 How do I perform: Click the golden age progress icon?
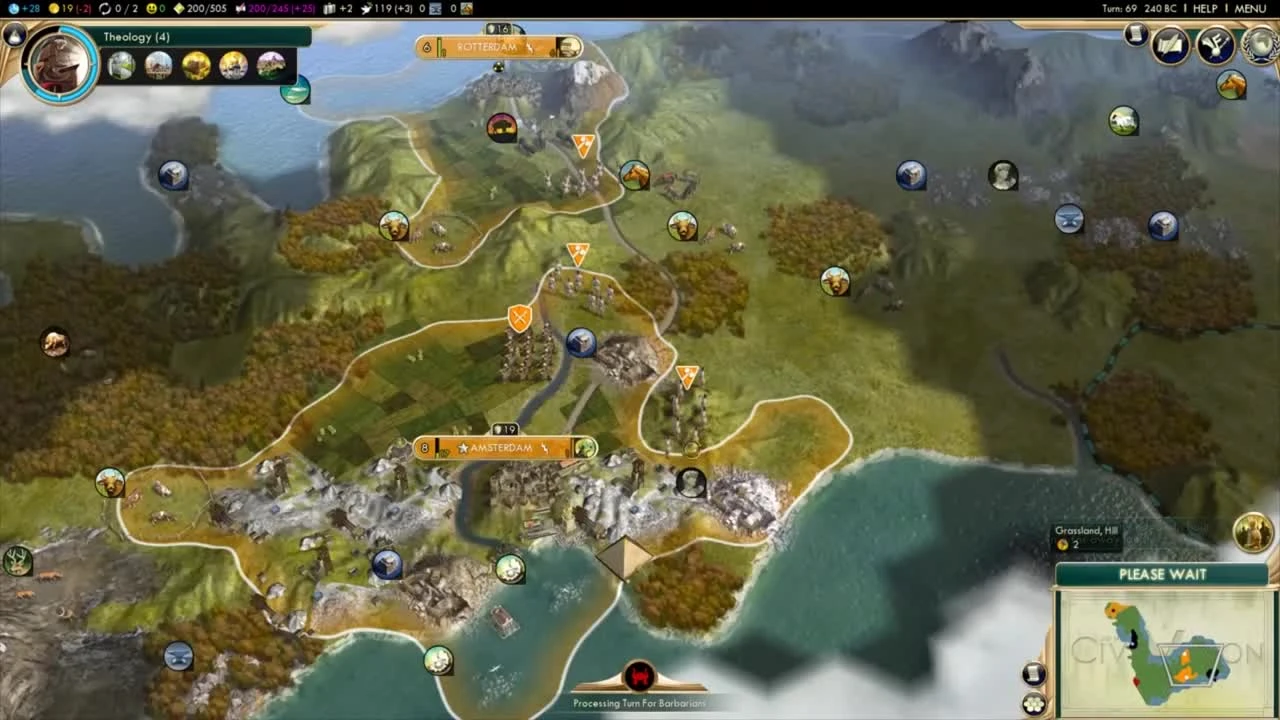point(103,8)
